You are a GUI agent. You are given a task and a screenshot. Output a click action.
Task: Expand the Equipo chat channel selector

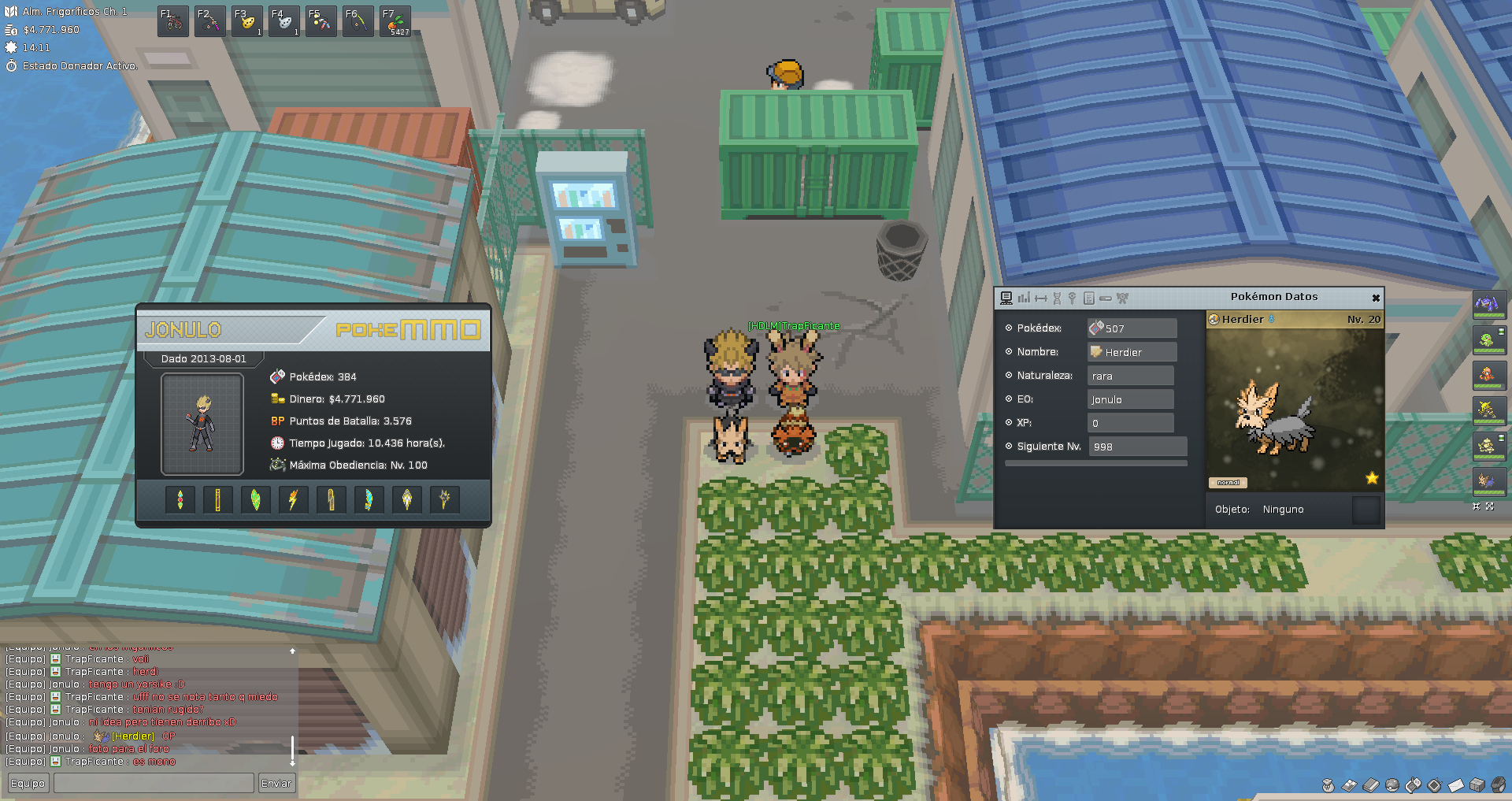(x=28, y=784)
